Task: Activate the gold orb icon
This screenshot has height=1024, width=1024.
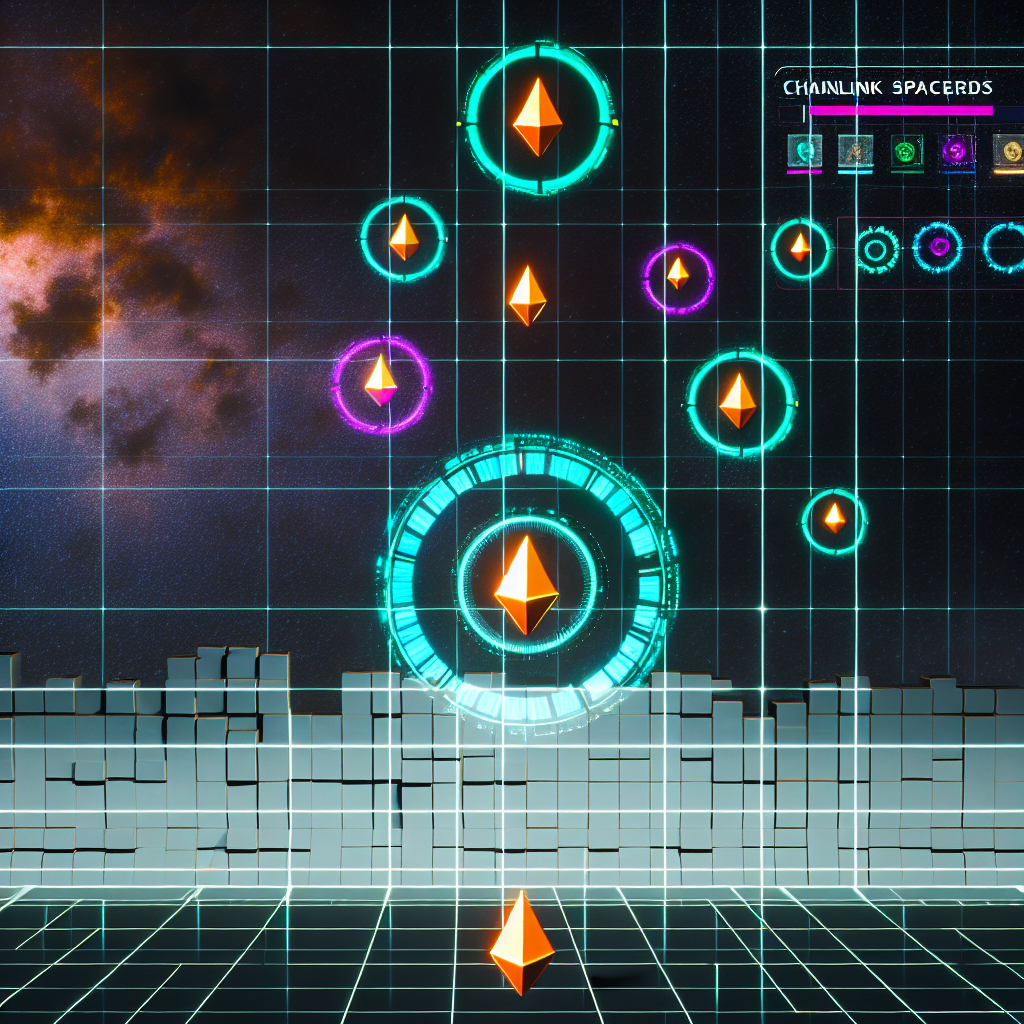Action: pos(1008,151)
